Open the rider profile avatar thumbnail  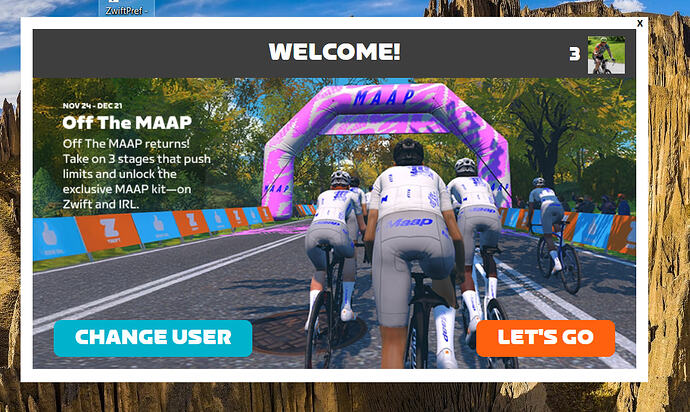(x=606, y=54)
